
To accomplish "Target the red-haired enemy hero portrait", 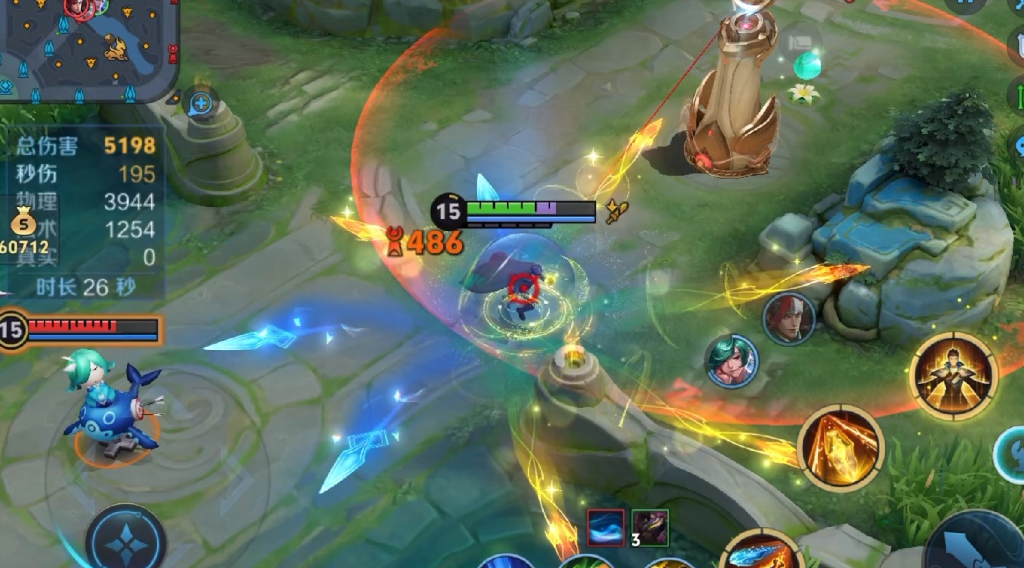I will pos(788,319).
